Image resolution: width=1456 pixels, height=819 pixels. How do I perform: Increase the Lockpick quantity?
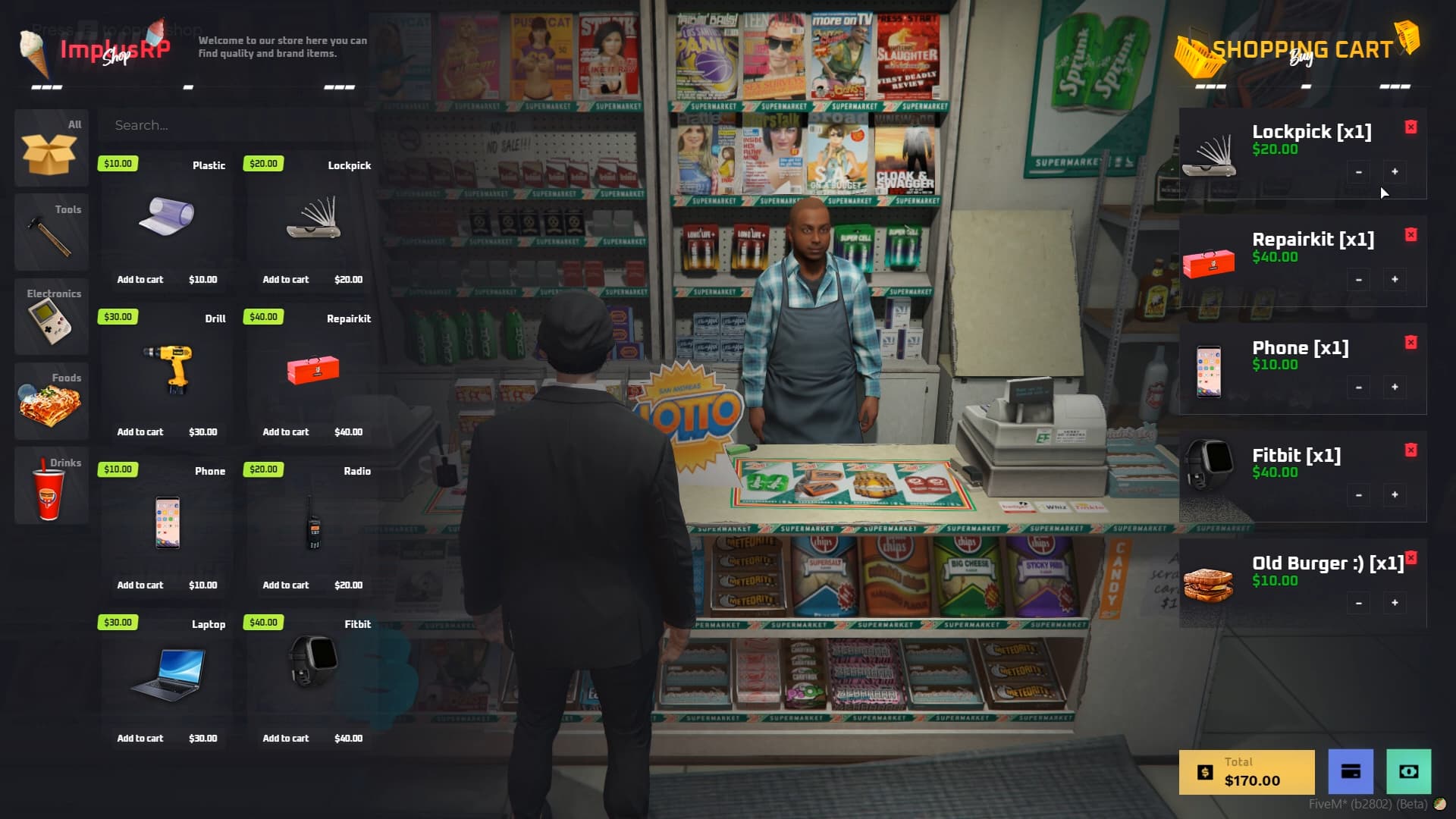coord(1395,171)
